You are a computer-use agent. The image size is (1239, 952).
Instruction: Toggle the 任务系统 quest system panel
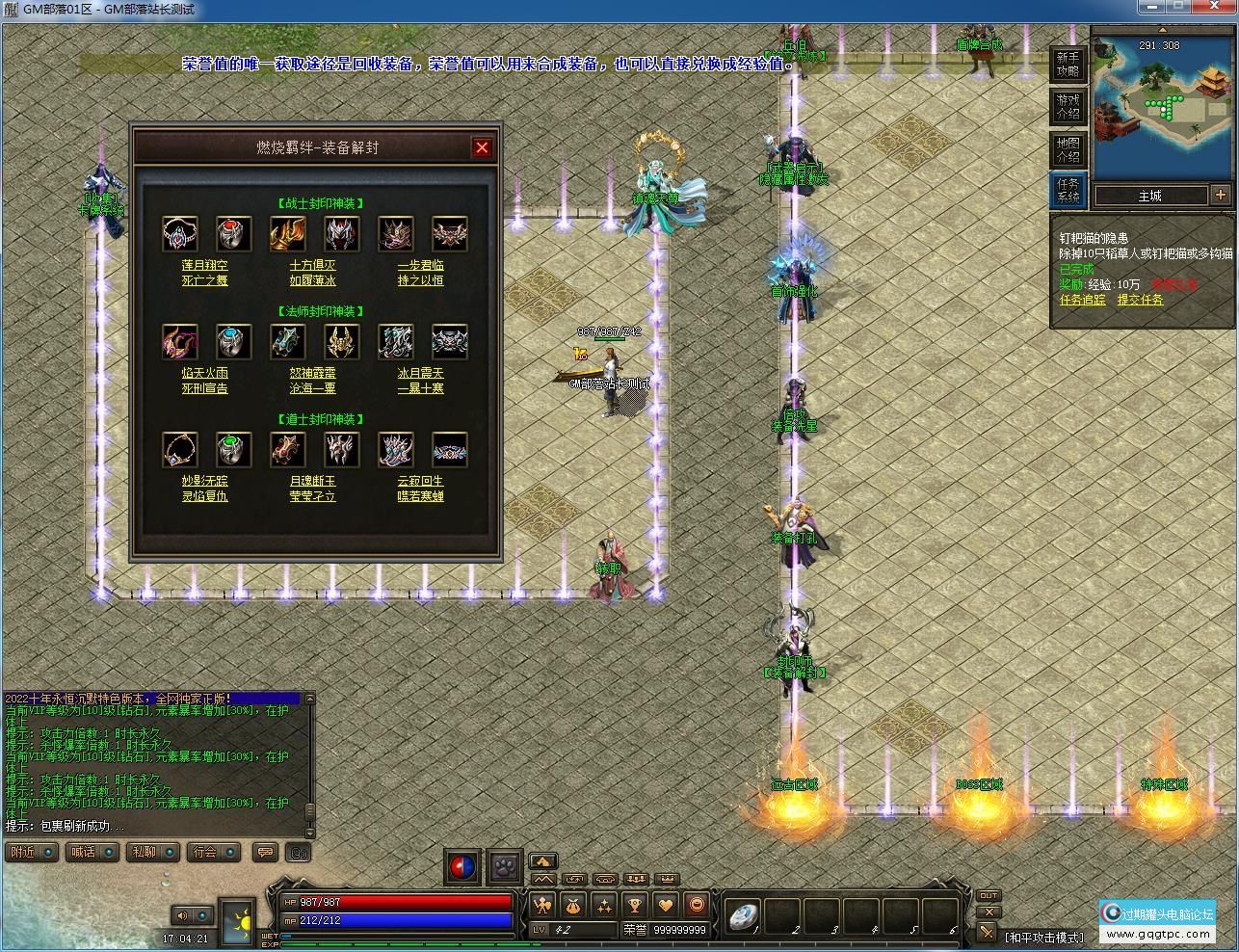point(1068,190)
